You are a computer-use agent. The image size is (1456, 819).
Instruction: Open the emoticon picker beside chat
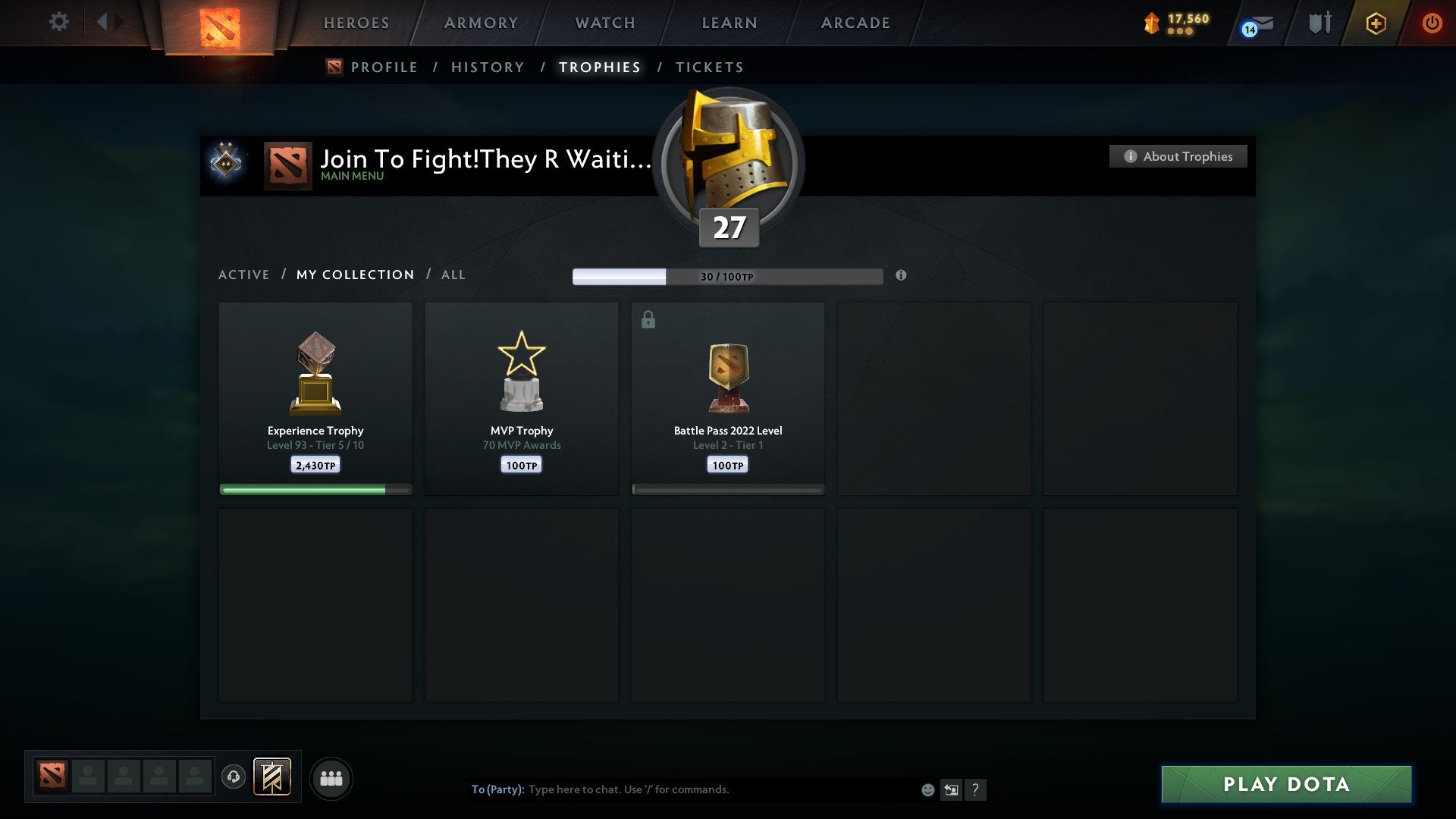(927, 789)
